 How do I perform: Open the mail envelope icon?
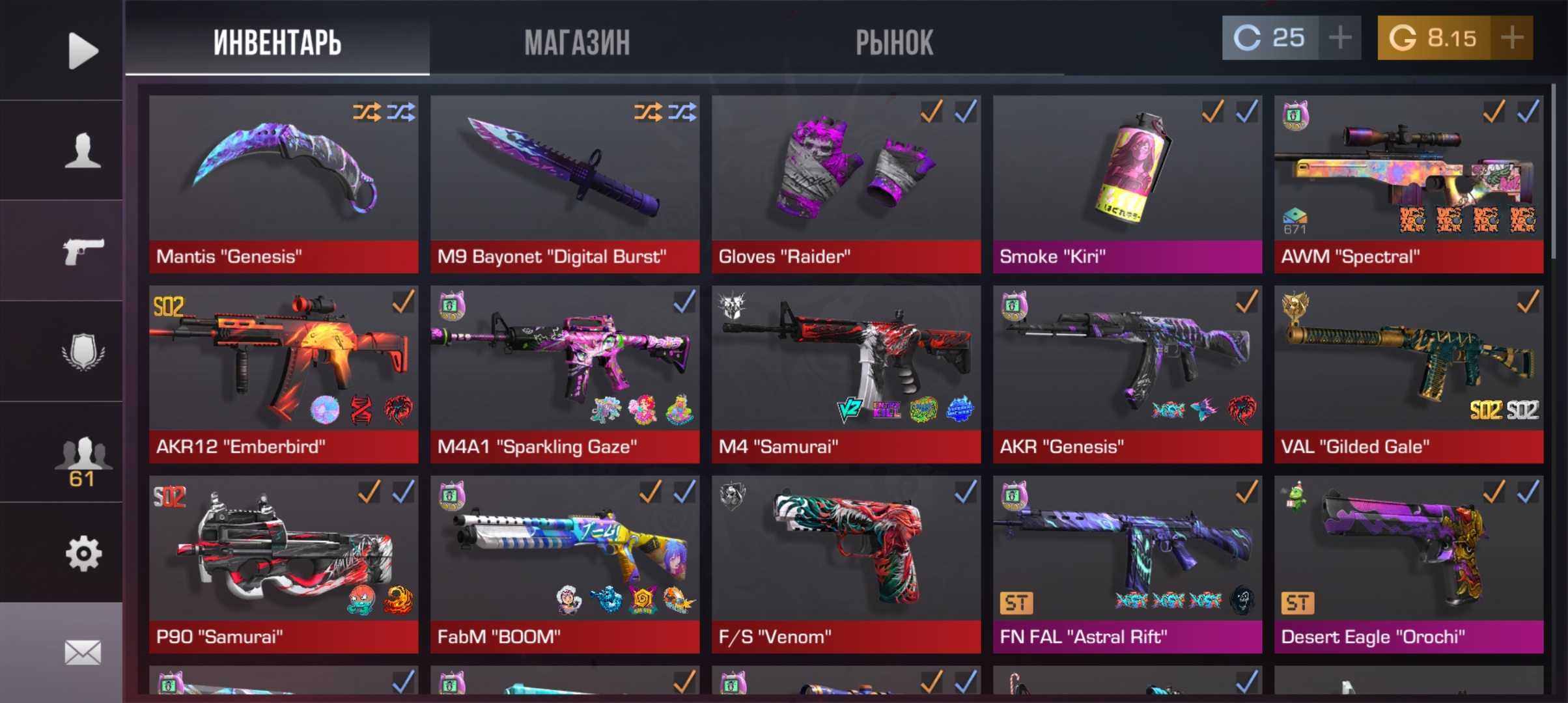(x=83, y=652)
